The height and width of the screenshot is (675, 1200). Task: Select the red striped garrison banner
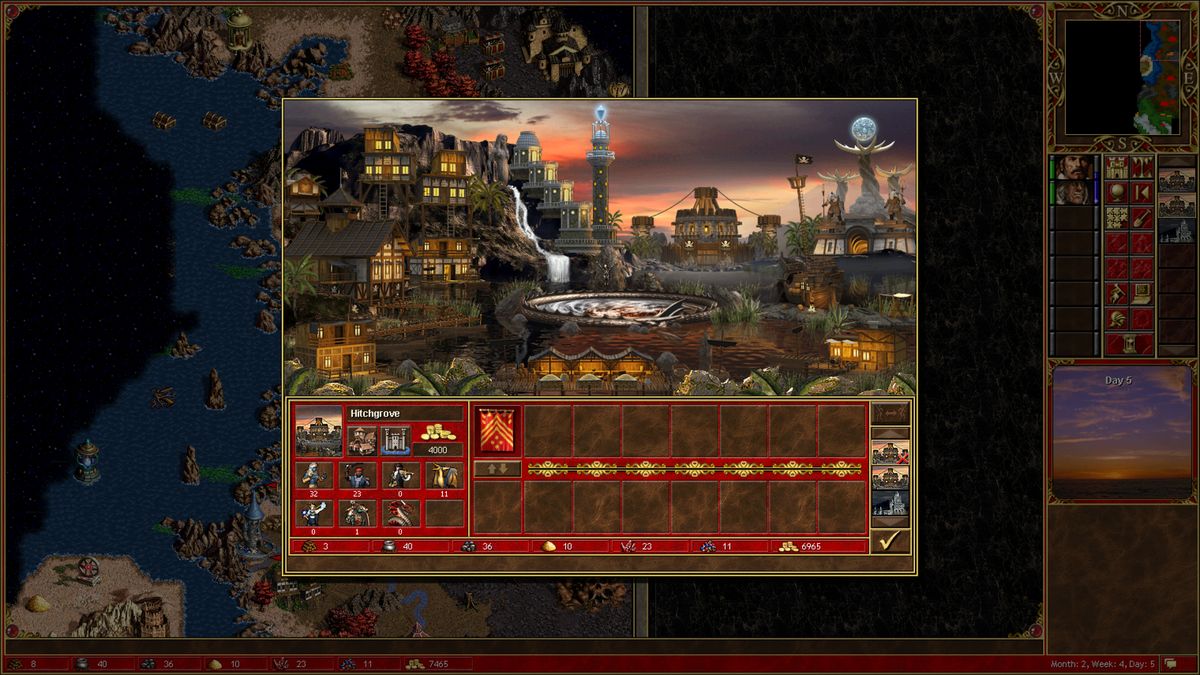(x=497, y=430)
